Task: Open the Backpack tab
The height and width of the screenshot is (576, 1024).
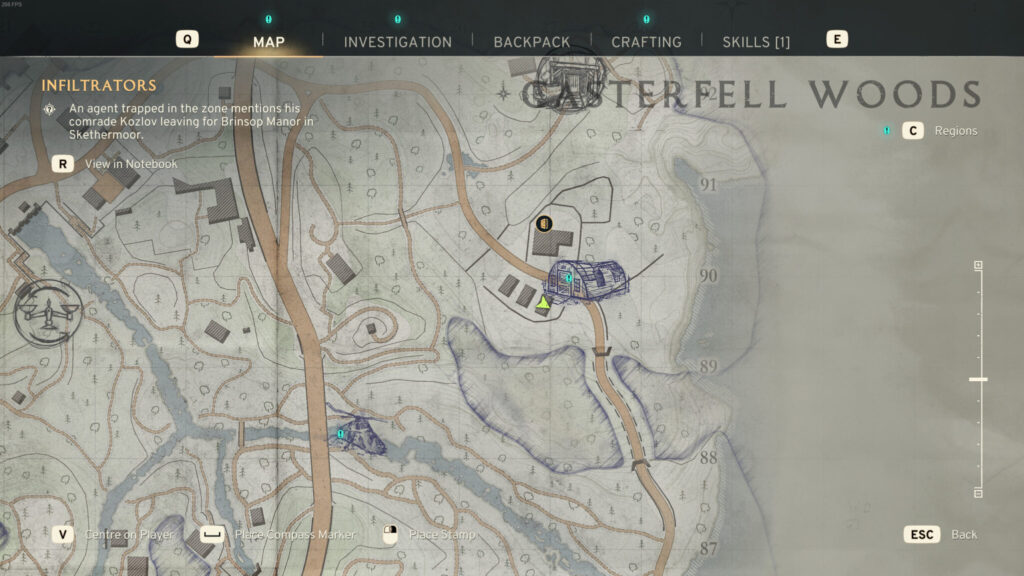Action: pyautogui.click(x=531, y=42)
